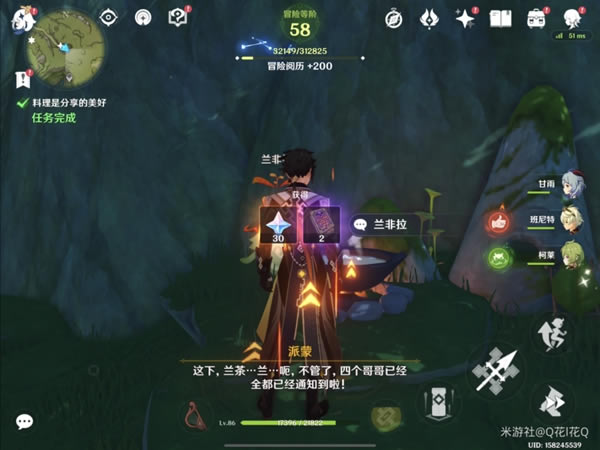Viewport: 600px width, 450px height.
Task: Open the tutorial question mark icon
Action: coord(178,17)
